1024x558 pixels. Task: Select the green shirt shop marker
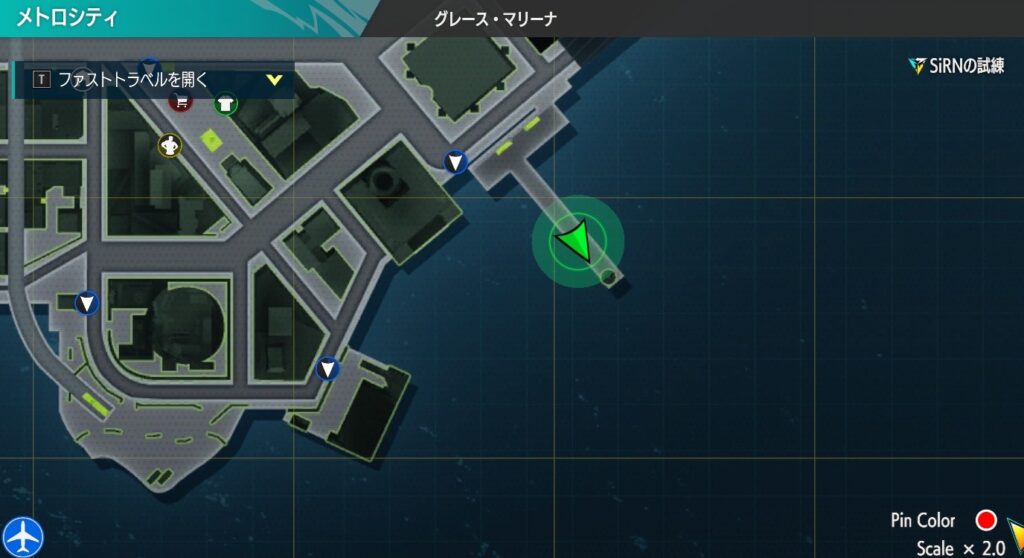point(226,103)
